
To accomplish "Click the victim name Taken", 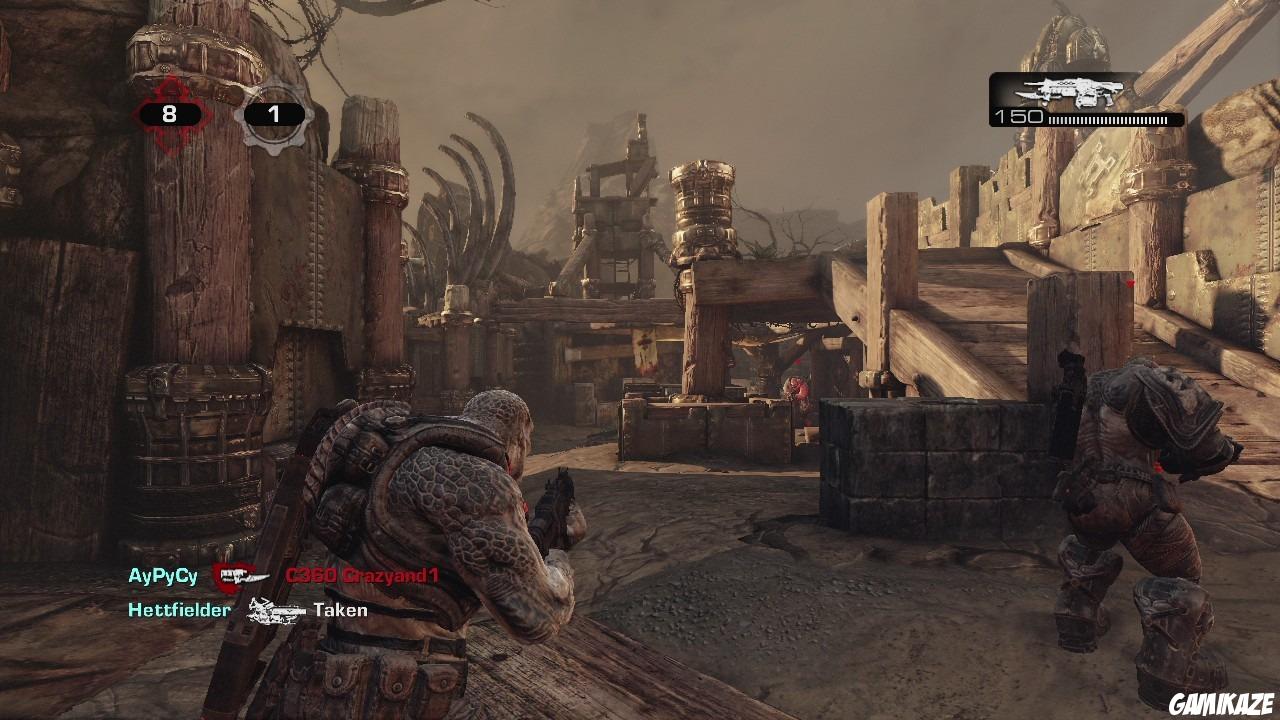I will (342, 609).
